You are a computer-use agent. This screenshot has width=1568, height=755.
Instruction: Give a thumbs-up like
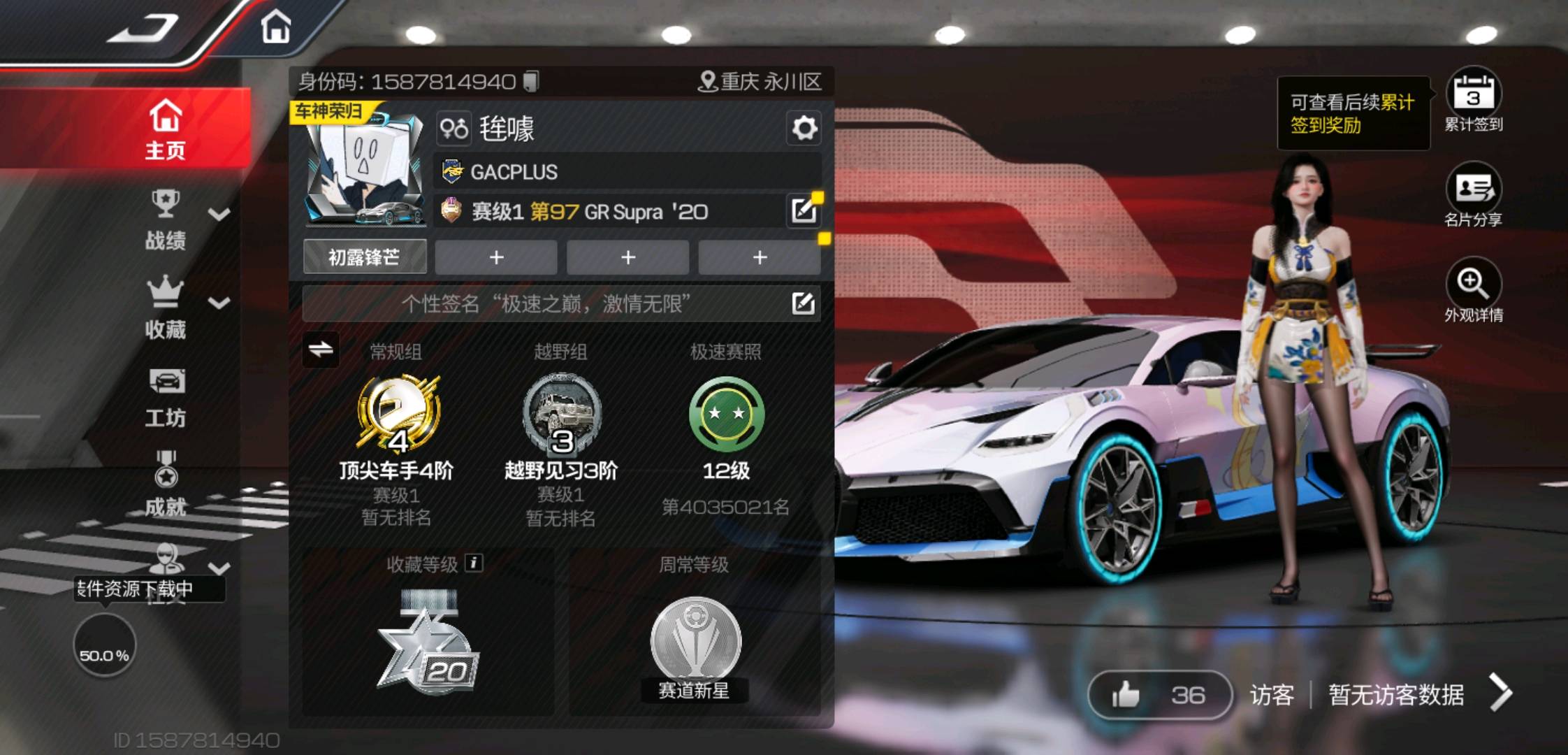click(1126, 695)
